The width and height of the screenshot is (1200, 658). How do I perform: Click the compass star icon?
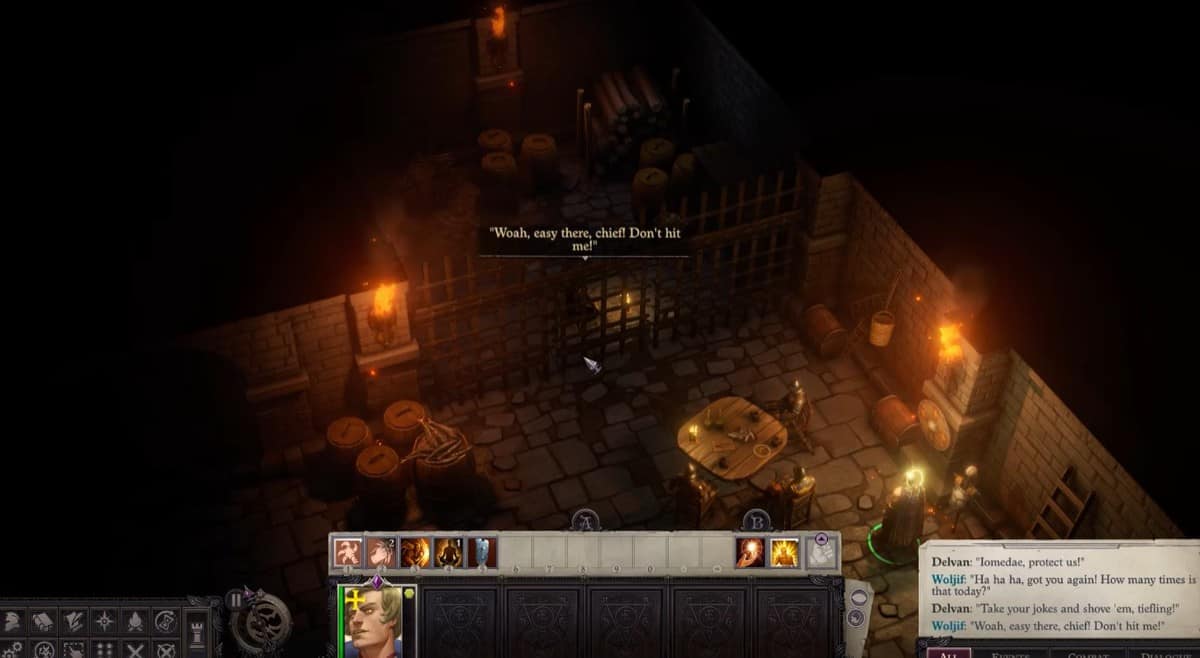point(104,622)
